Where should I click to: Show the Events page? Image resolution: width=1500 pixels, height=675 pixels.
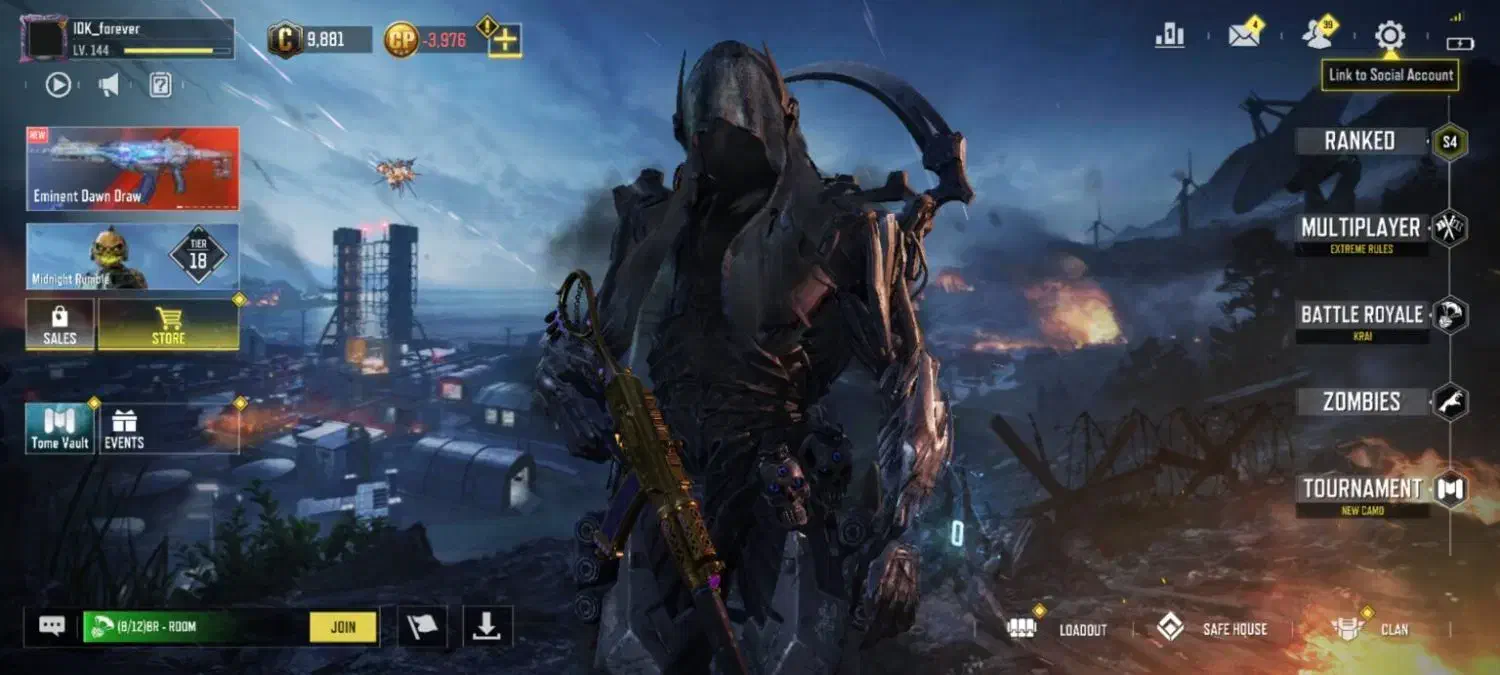124,429
